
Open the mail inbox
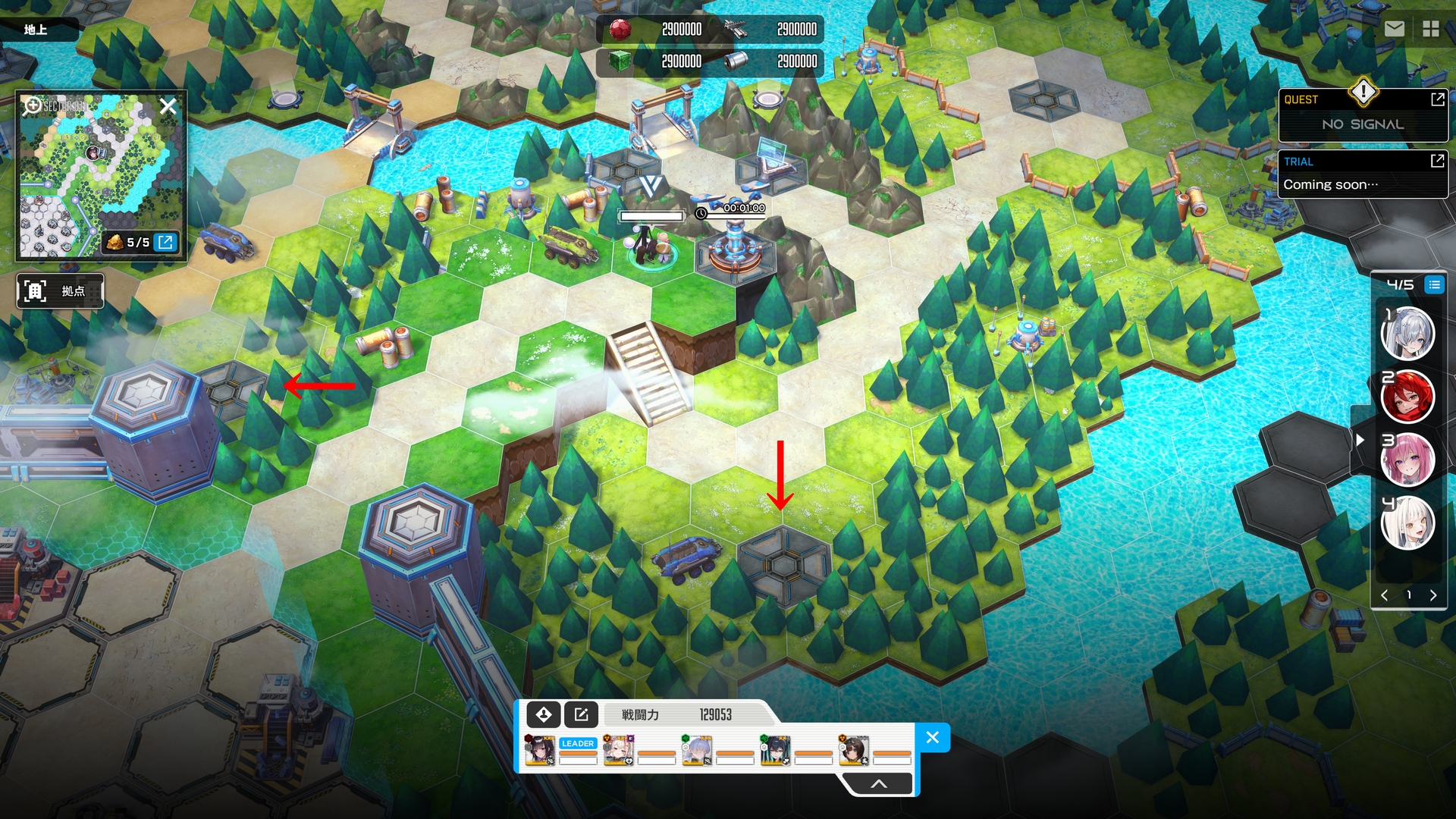point(1394,29)
